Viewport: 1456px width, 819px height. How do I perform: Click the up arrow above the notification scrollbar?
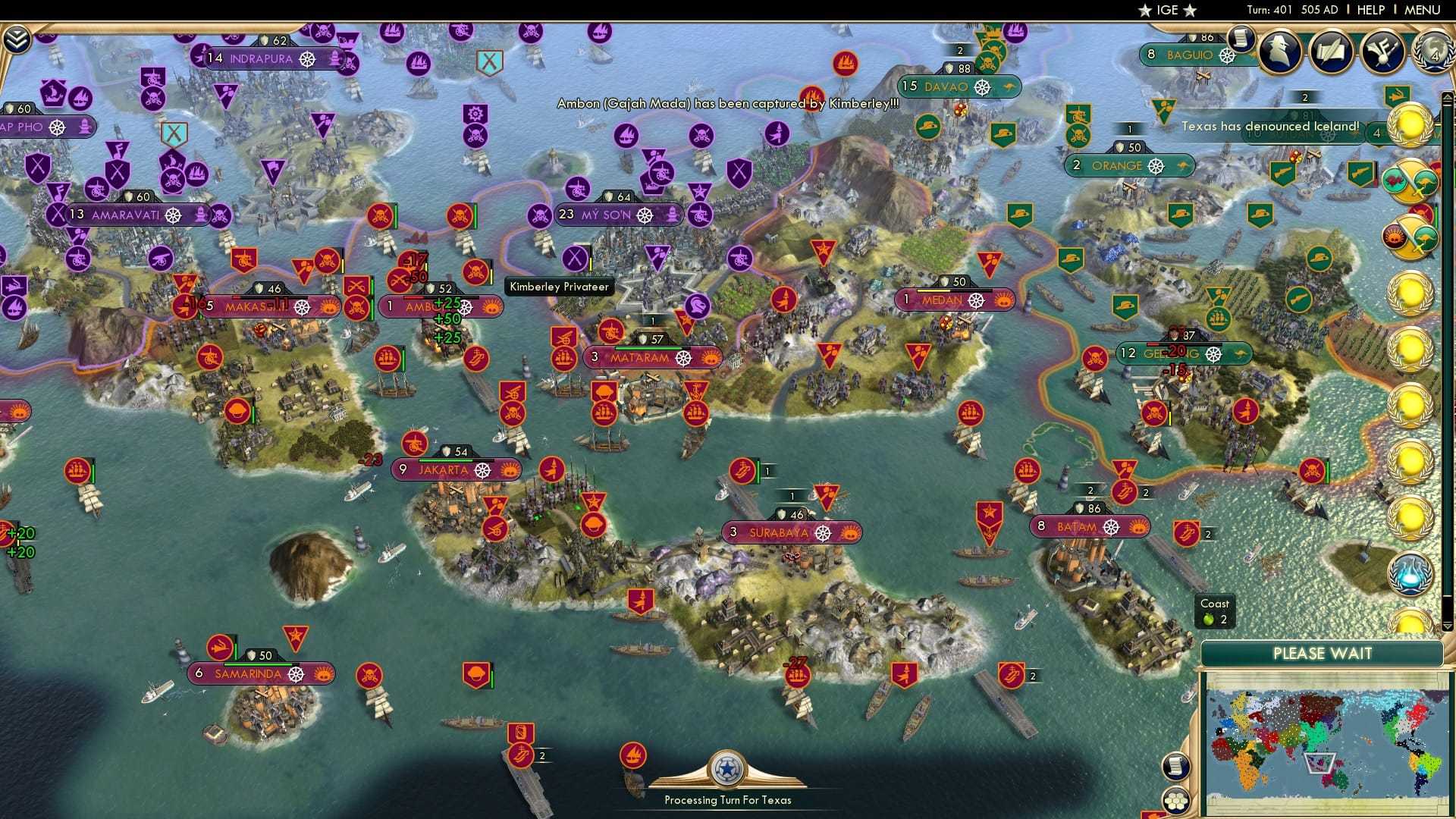pyautogui.click(x=1446, y=97)
